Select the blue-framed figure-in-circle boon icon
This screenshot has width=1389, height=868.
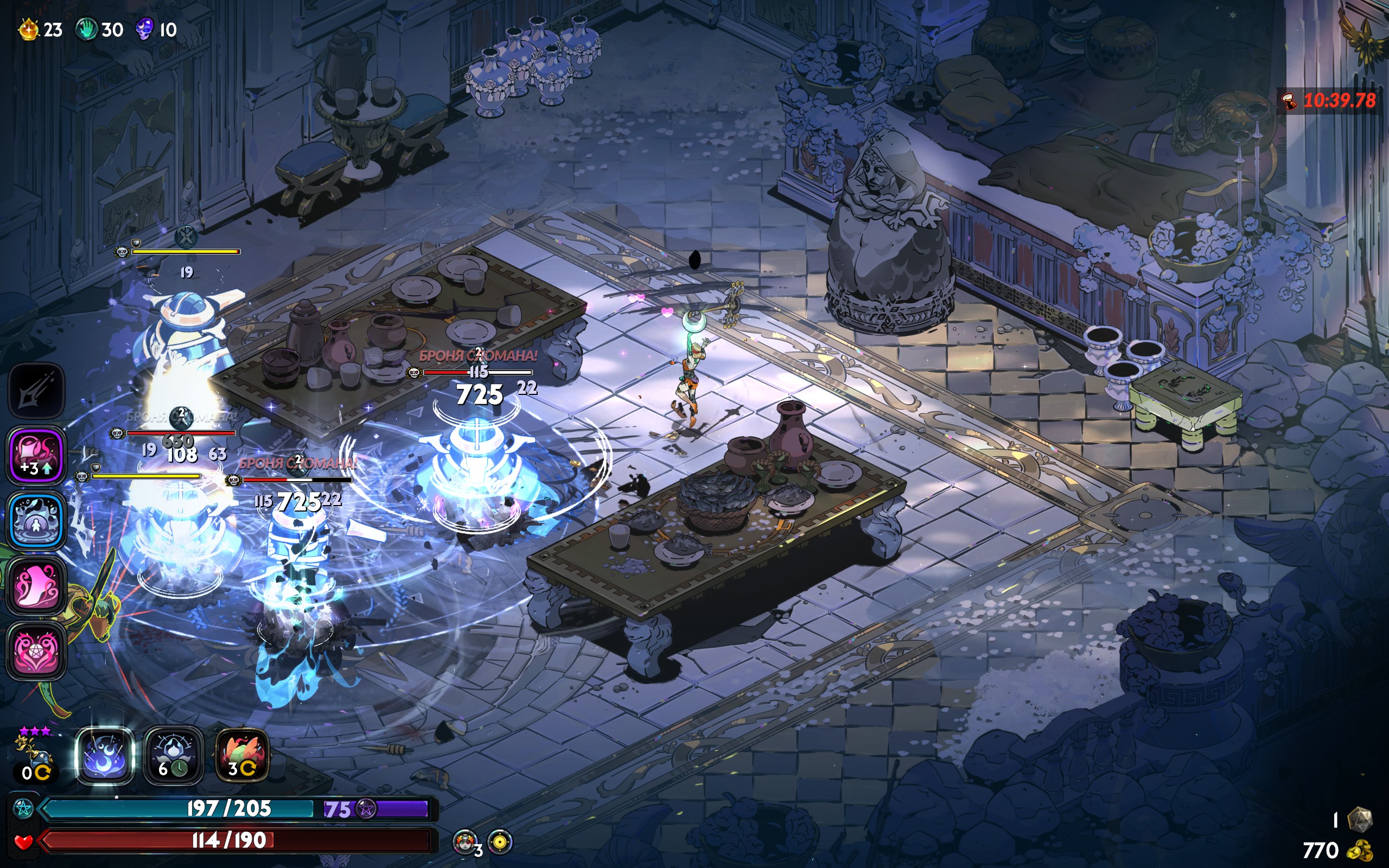click(x=36, y=520)
